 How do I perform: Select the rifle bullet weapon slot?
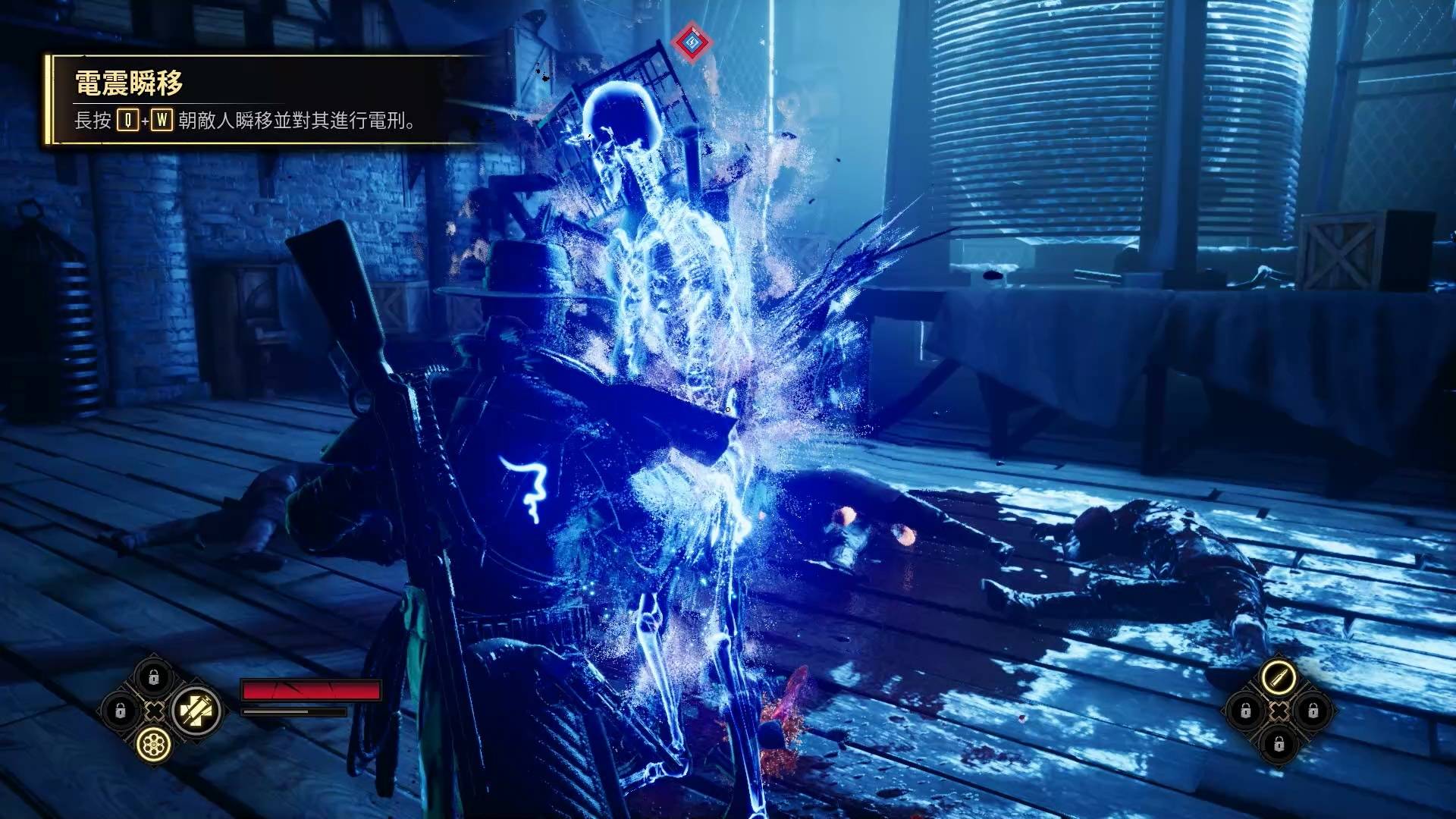1279,676
